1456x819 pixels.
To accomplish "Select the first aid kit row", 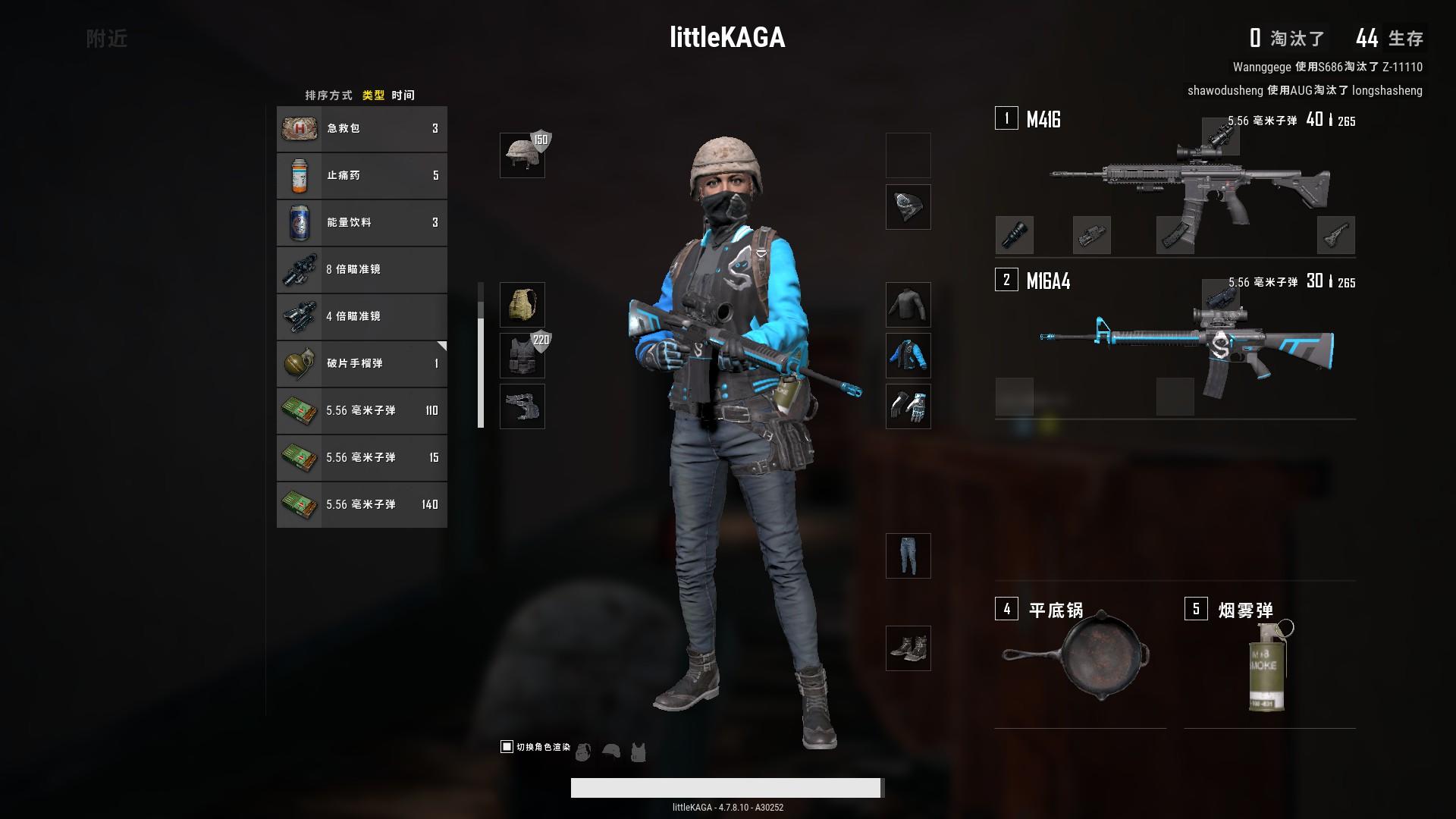I will tap(362, 129).
